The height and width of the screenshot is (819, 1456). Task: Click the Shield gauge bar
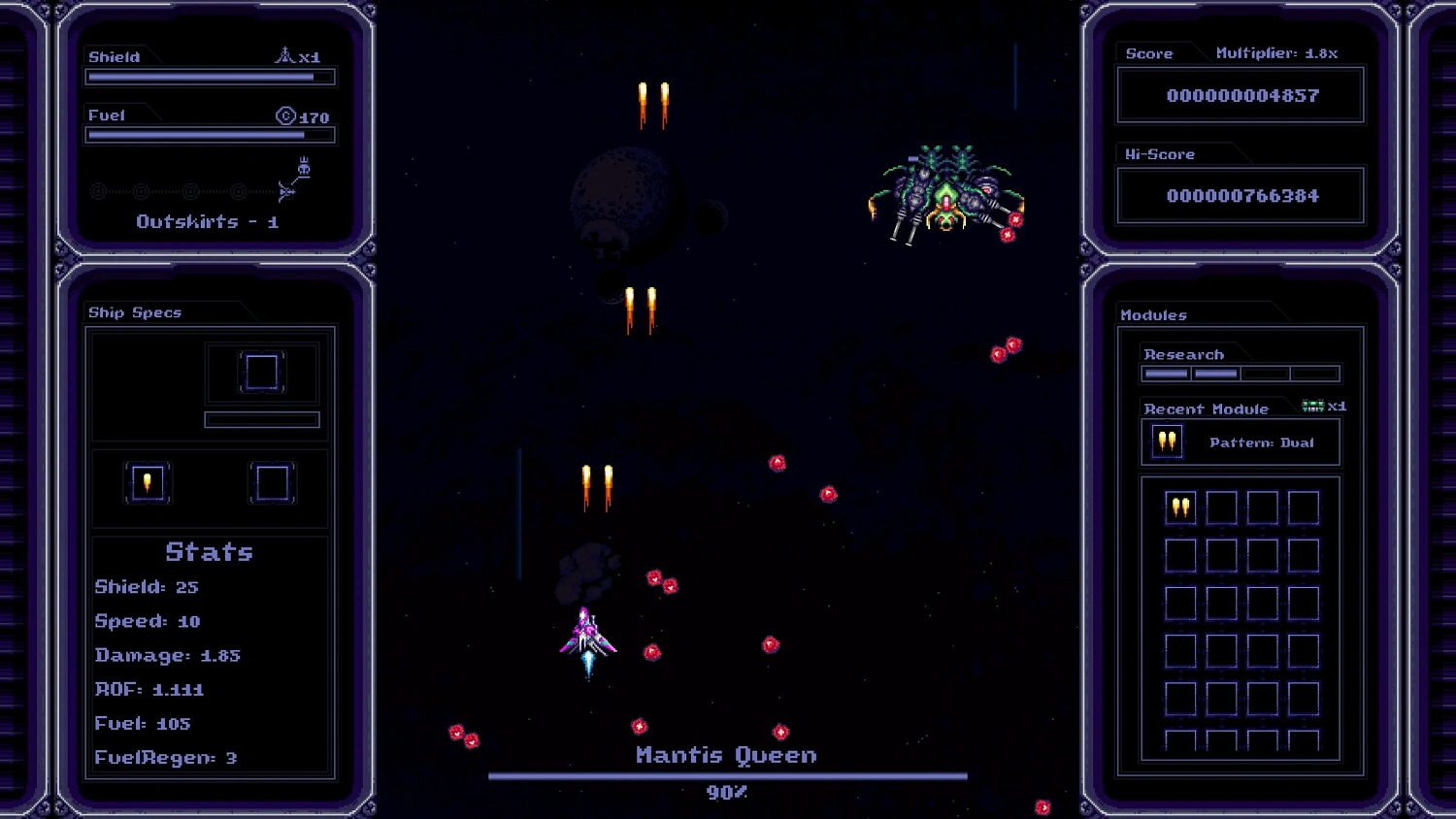coord(209,77)
